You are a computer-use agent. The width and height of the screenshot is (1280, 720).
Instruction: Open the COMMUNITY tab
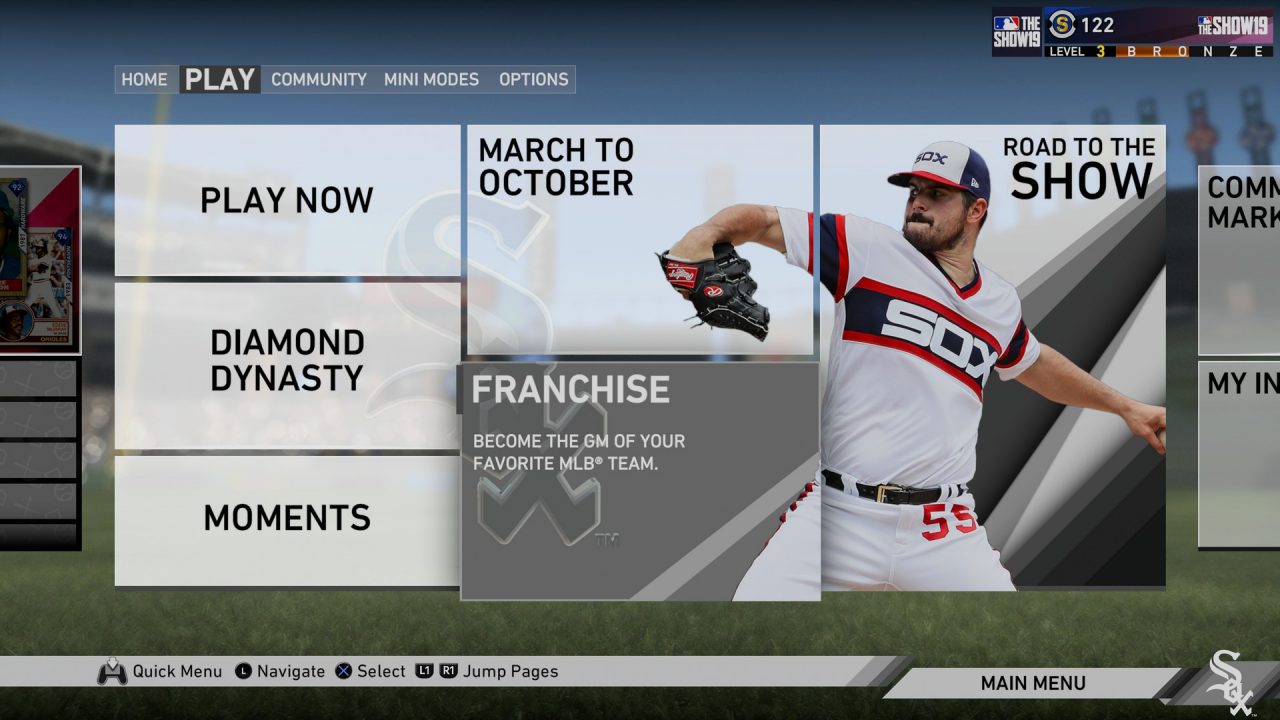[319, 80]
